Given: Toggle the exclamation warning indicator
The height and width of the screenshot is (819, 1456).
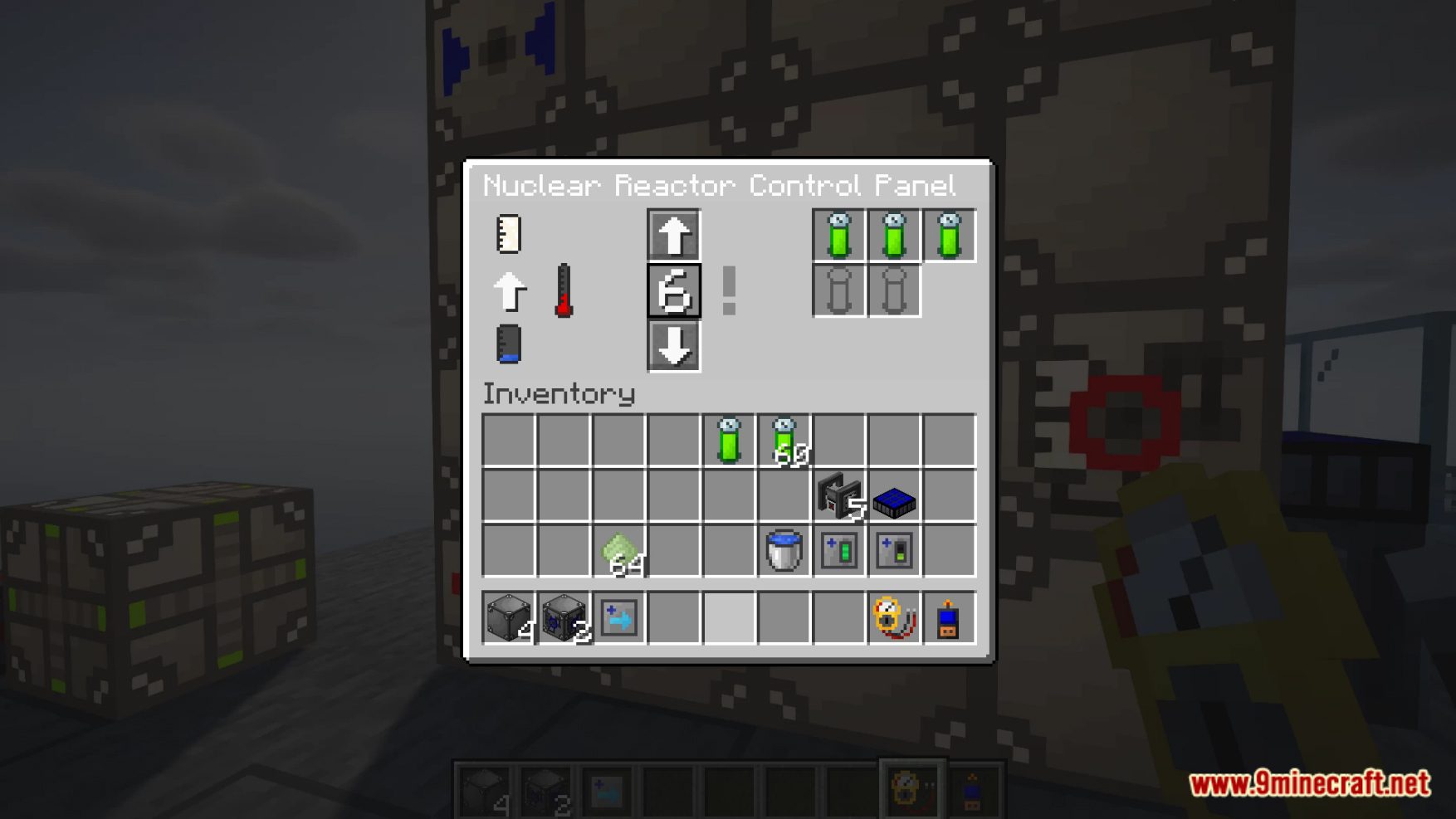Looking at the screenshot, I should (728, 292).
